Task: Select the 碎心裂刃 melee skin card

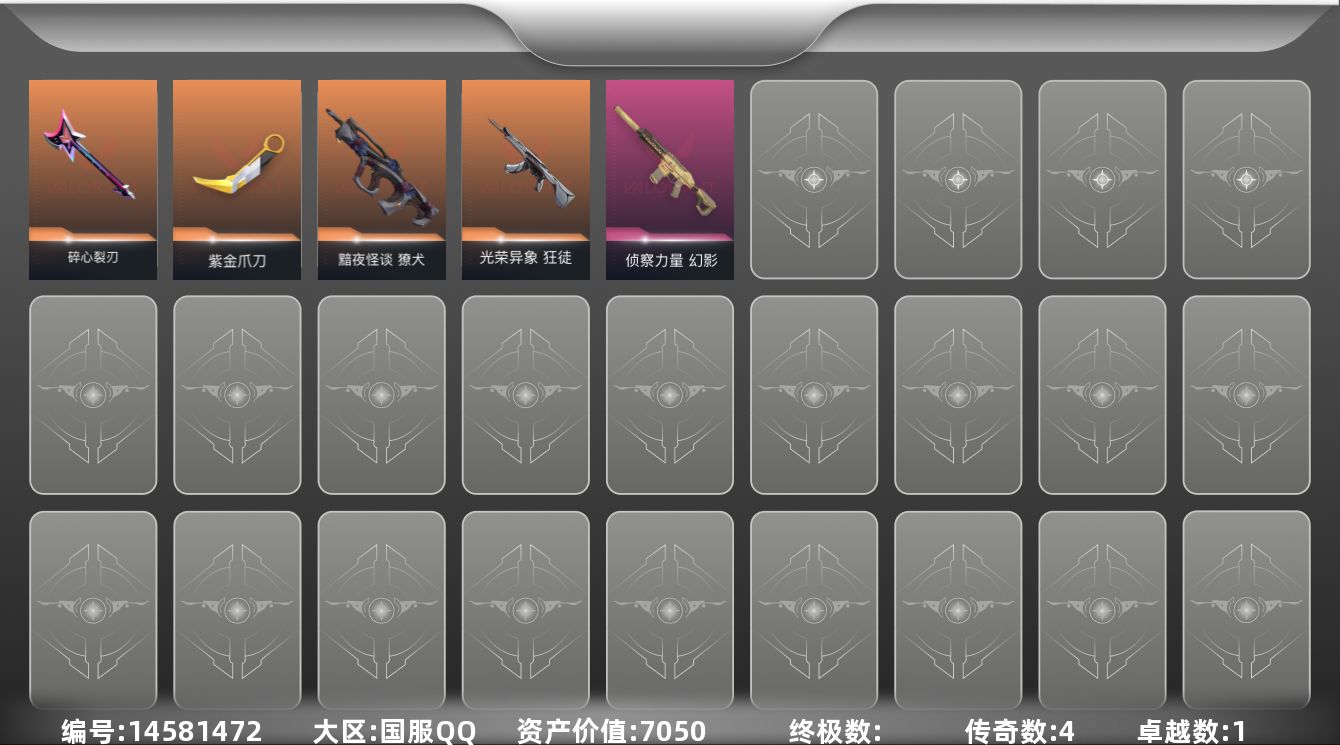Action: click(93, 178)
